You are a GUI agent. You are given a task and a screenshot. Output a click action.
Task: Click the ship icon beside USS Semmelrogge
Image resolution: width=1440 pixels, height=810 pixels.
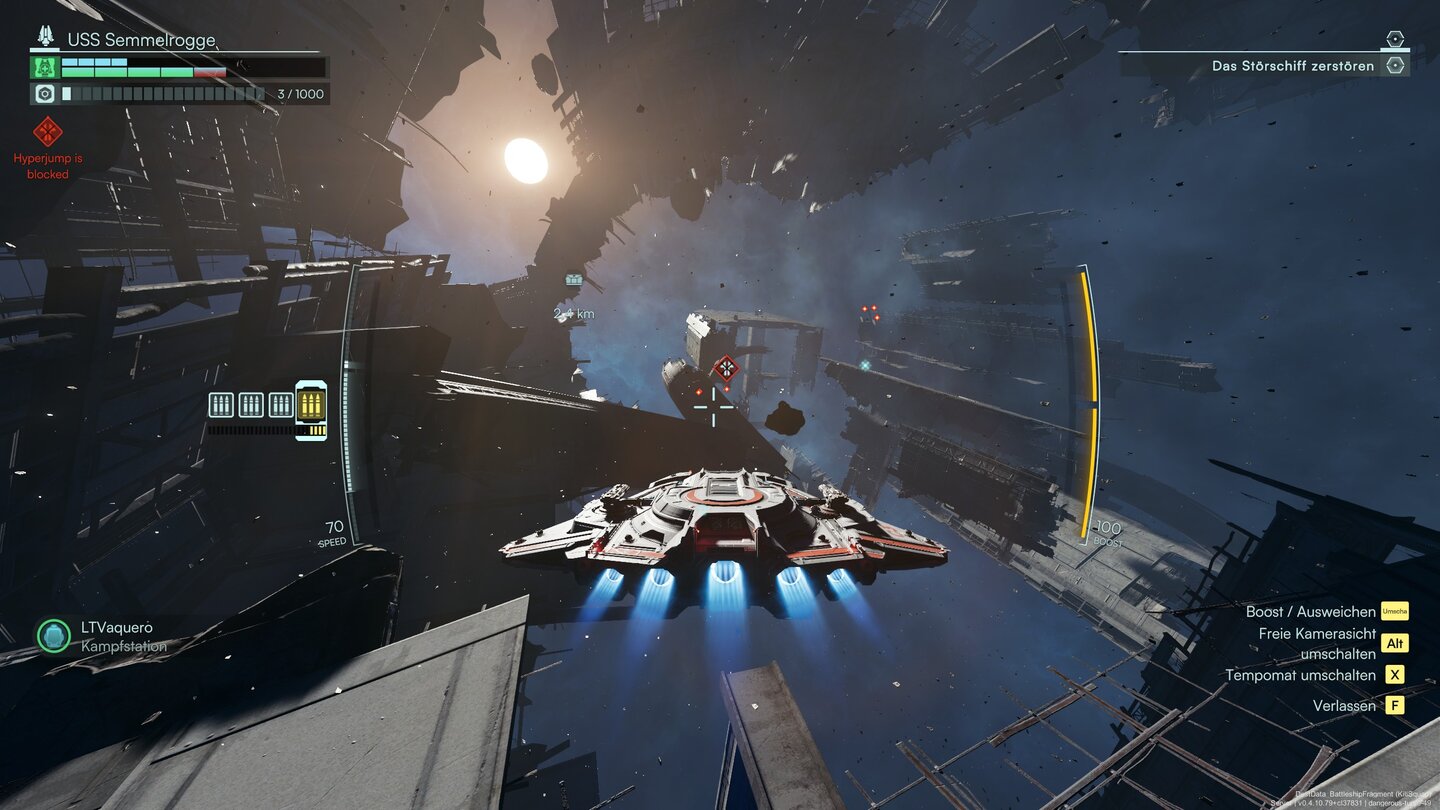click(x=45, y=37)
